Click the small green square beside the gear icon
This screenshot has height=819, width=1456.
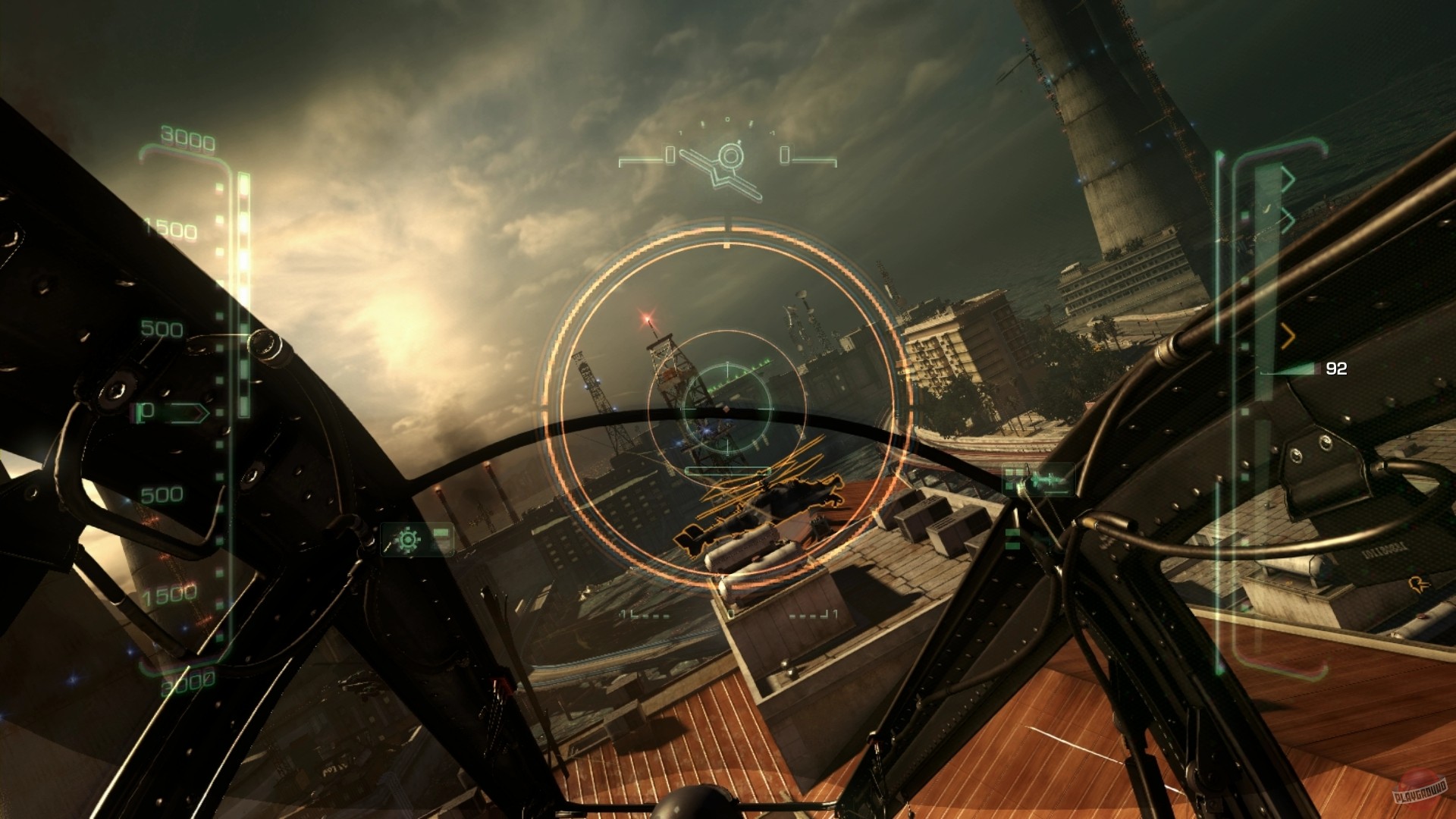(x=441, y=532)
